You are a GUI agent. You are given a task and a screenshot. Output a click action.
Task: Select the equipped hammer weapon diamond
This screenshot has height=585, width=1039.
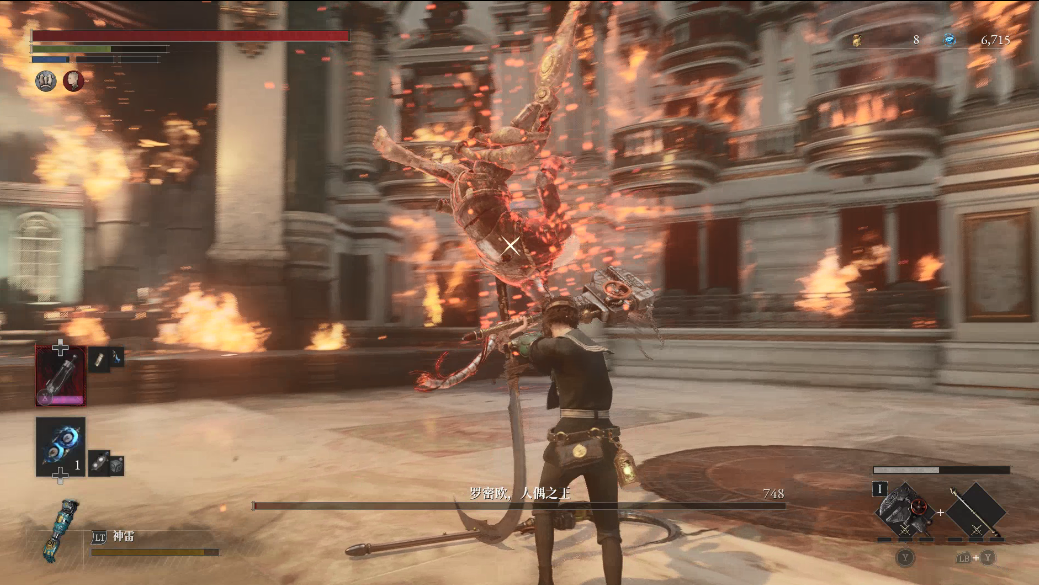[x=902, y=512]
